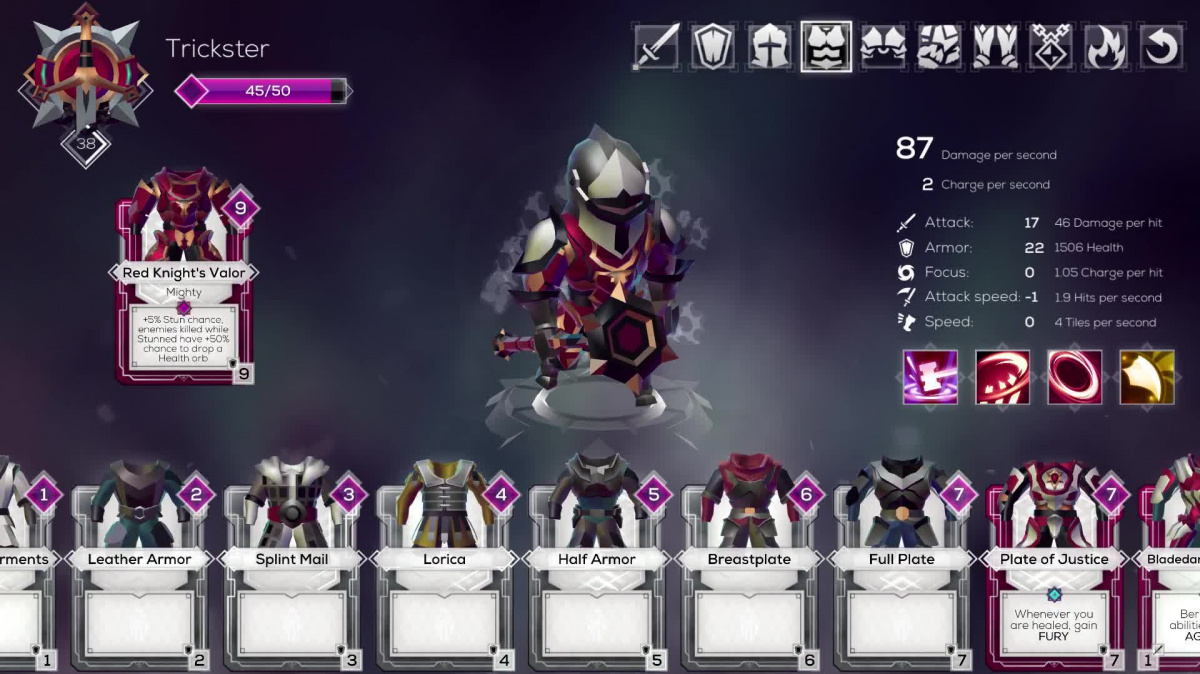
Task: Click the purple hammer slam ability icon
Action: (930, 377)
